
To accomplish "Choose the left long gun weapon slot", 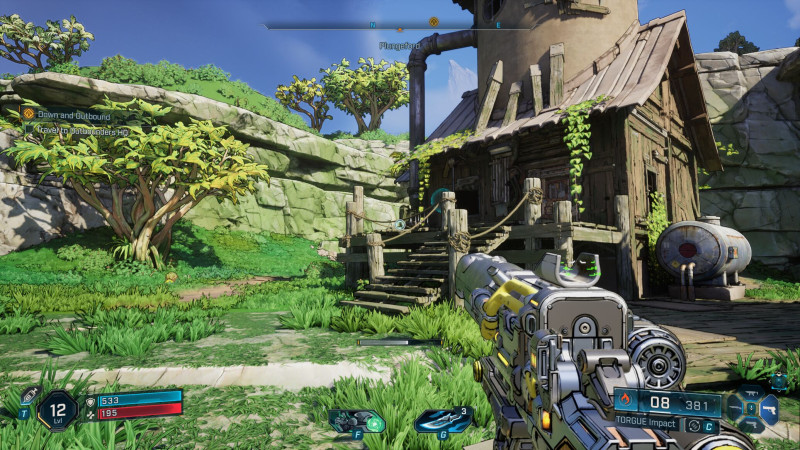I will (x=735, y=407).
